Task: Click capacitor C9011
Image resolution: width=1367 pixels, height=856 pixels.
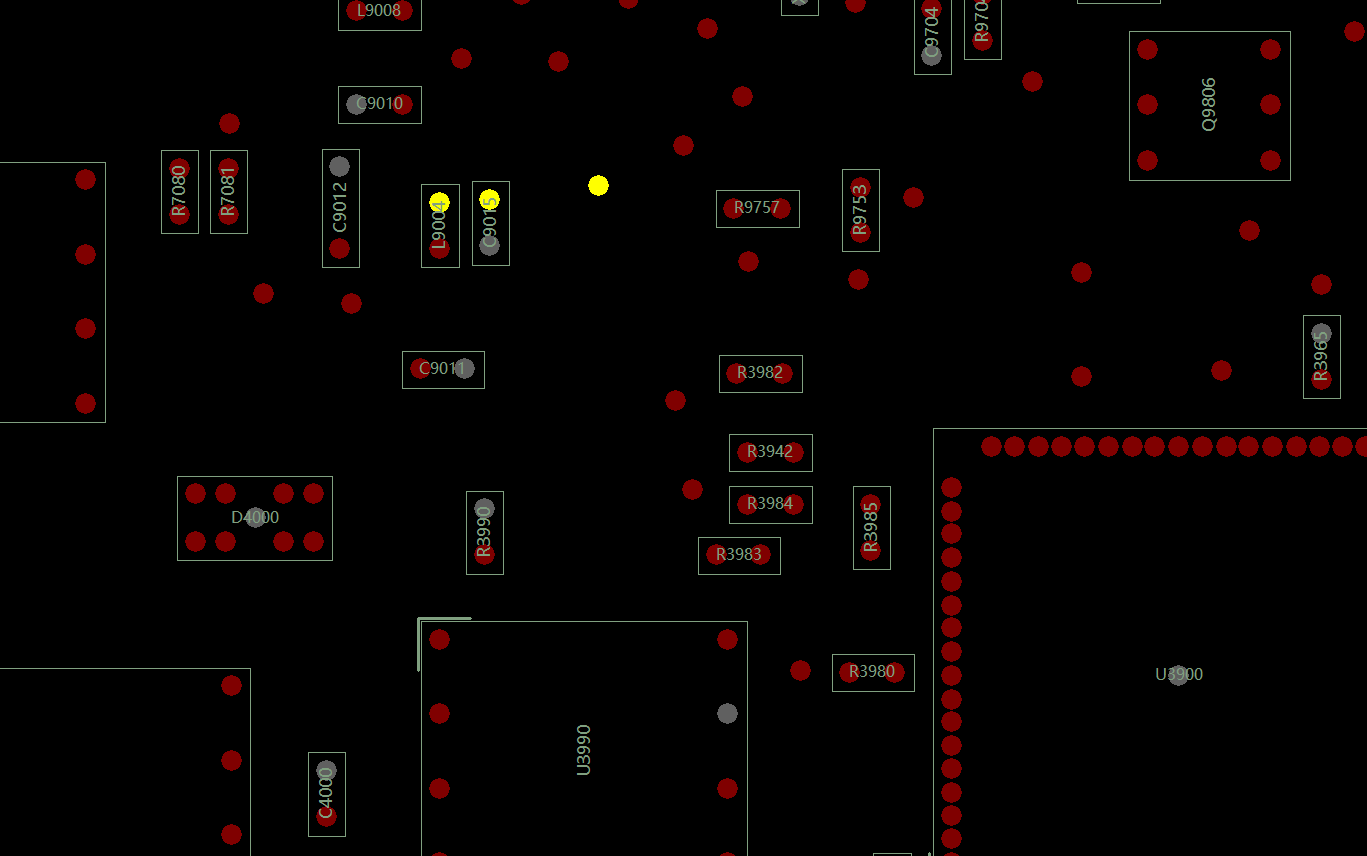Action: click(x=443, y=369)
